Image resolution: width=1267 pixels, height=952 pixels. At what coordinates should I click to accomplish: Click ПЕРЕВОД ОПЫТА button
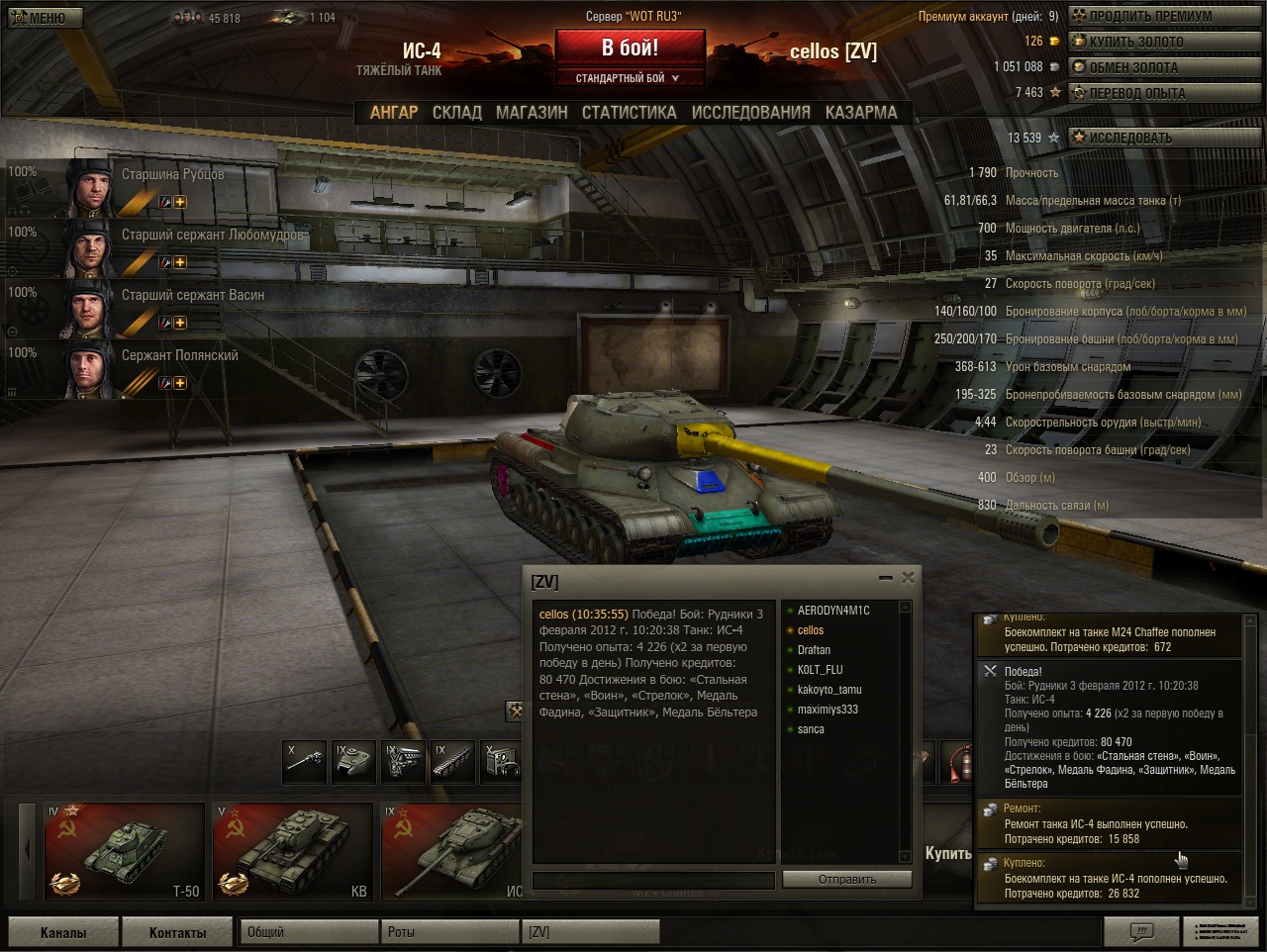click(1165, 93)
